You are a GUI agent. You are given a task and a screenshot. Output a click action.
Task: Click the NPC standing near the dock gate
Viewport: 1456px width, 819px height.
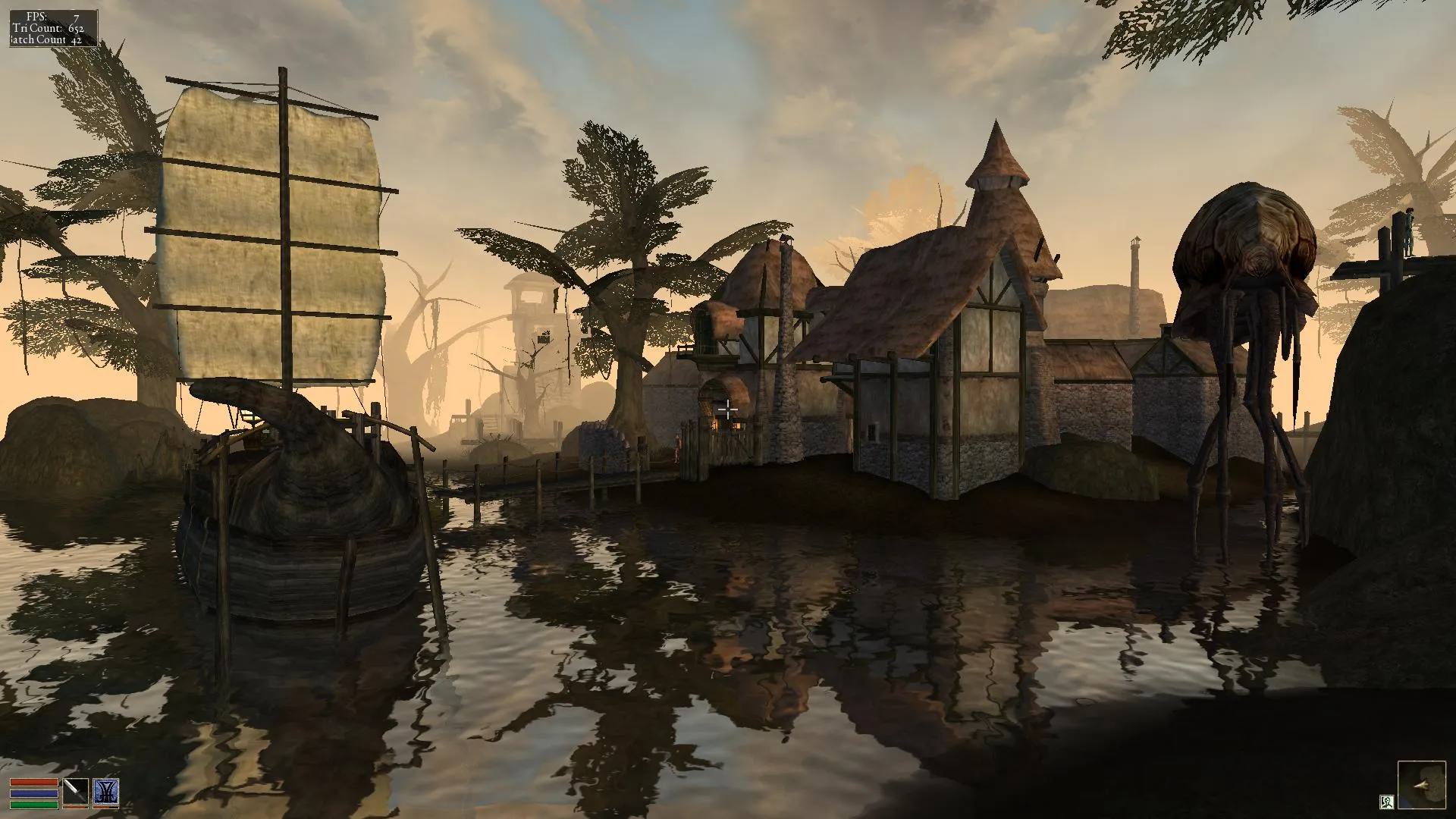coord(678,448)
